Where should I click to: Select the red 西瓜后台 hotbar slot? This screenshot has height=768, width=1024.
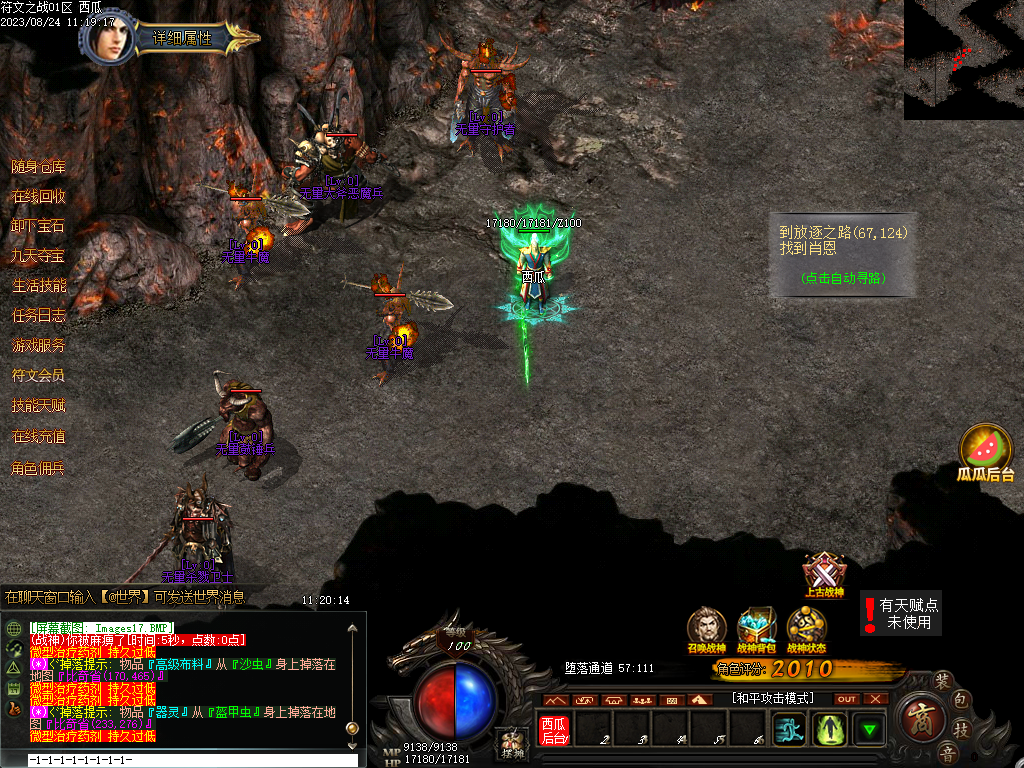pos(554,729)
